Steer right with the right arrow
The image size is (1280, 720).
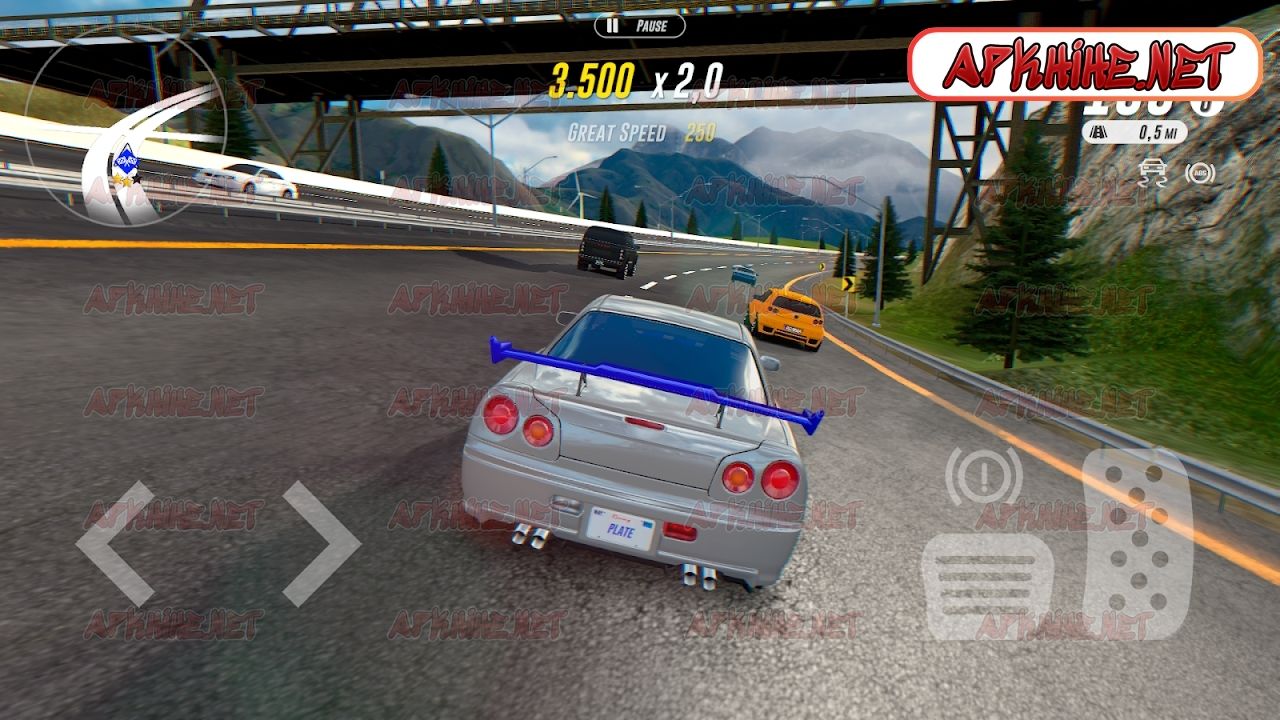[x=321, y=543]
